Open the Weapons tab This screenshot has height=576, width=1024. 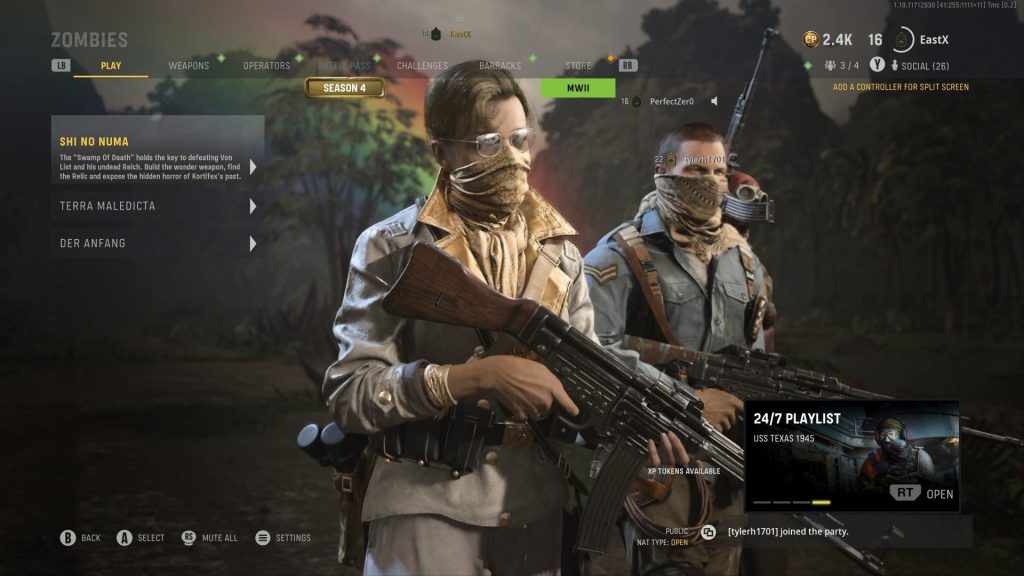point(189,66)
